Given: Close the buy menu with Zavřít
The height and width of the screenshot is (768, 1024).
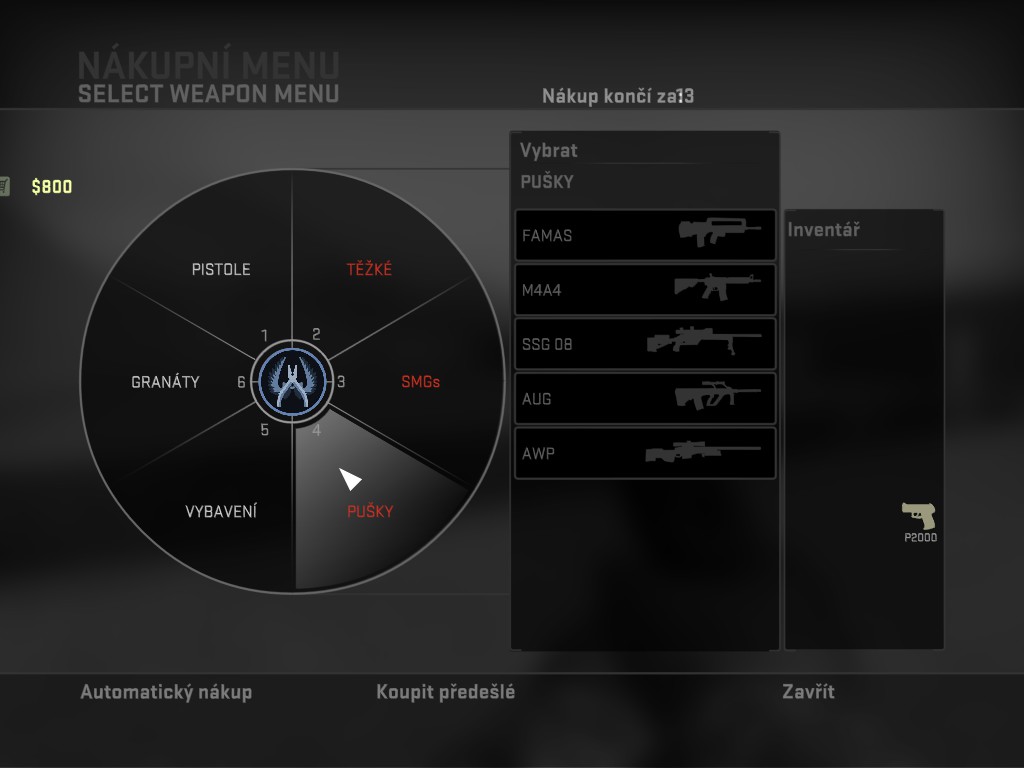Looking at the screenshot, I should point(808,692).
